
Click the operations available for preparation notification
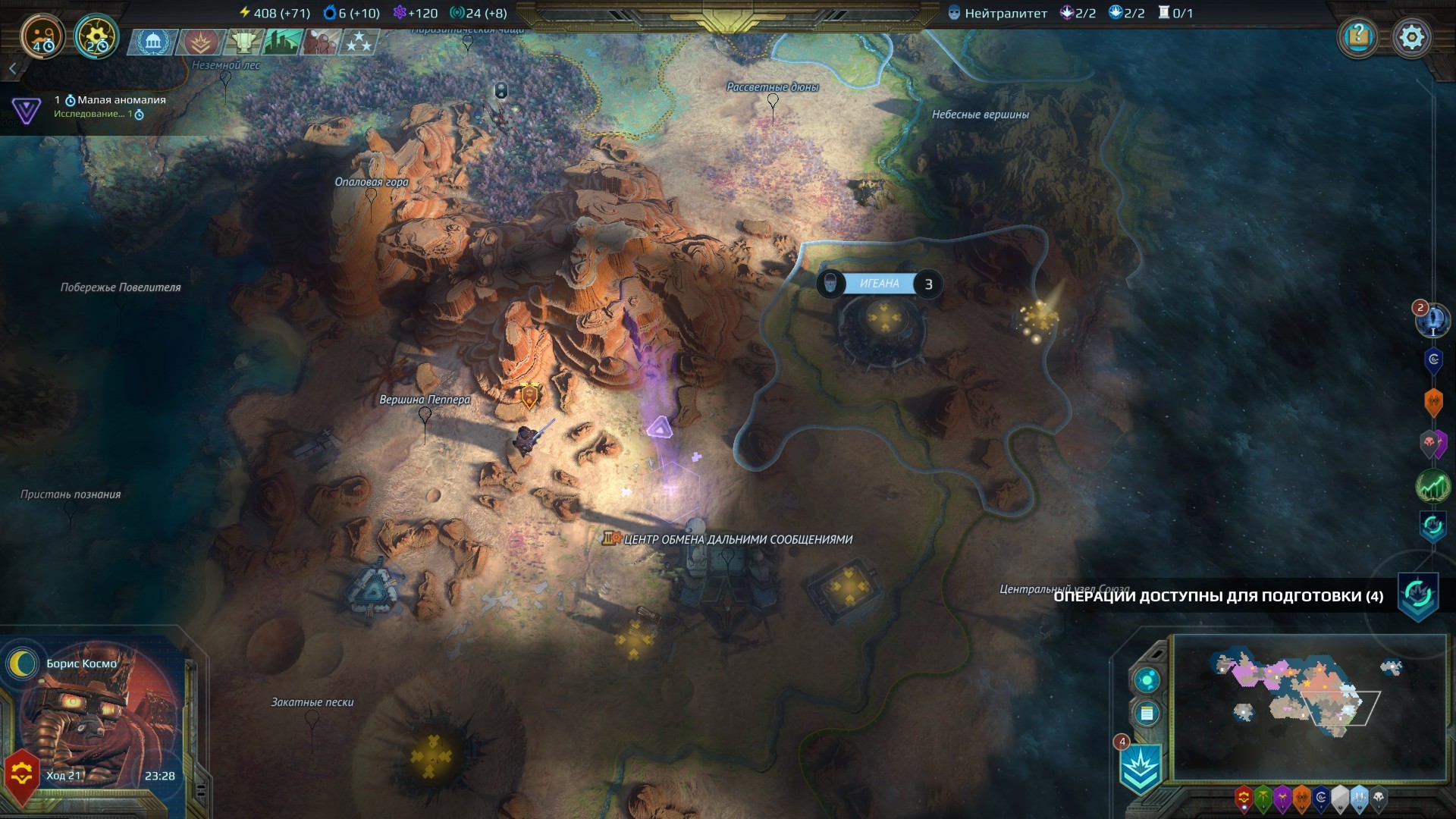point(1218,596)
